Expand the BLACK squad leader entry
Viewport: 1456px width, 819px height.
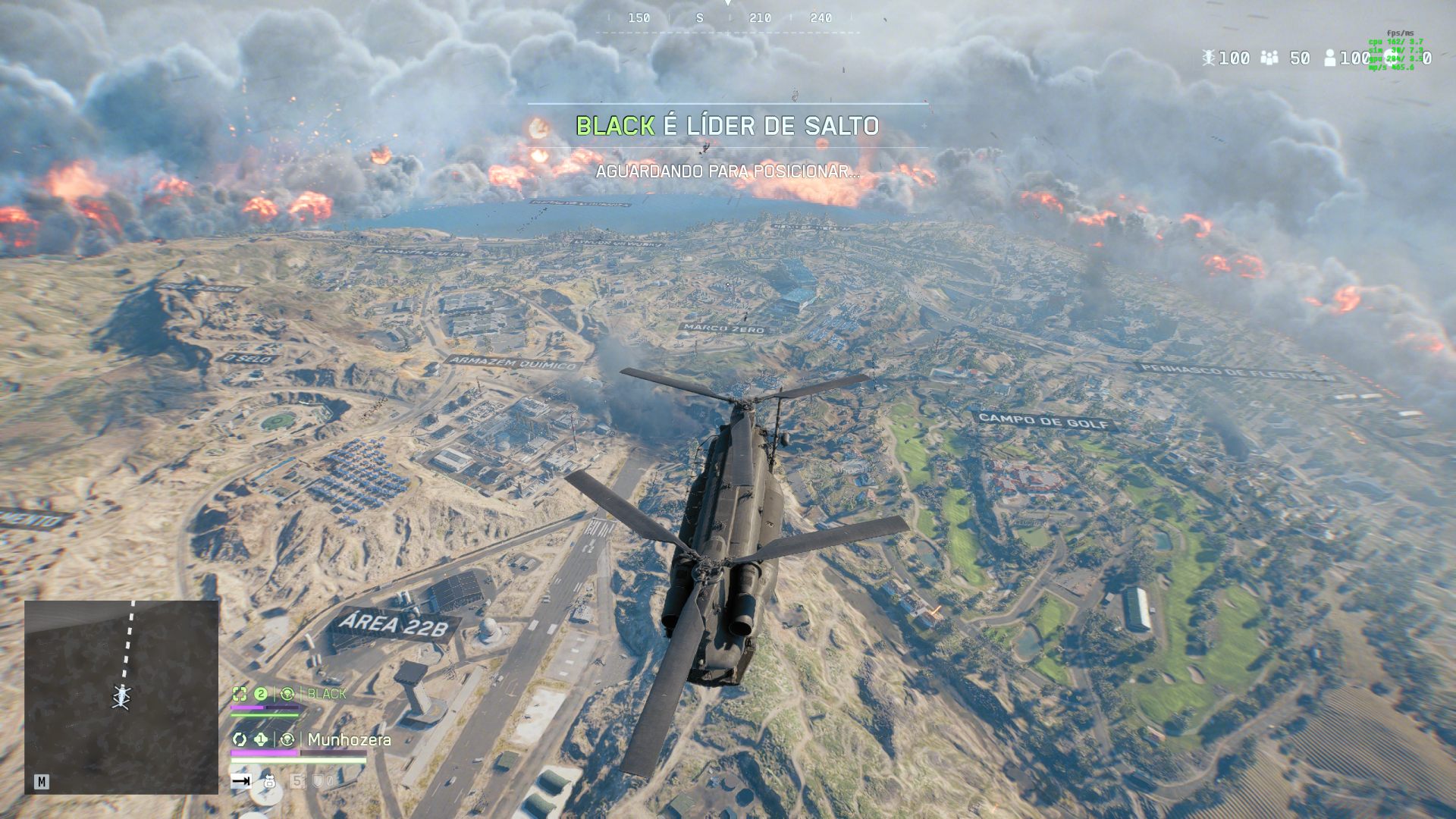pos(325,692)
